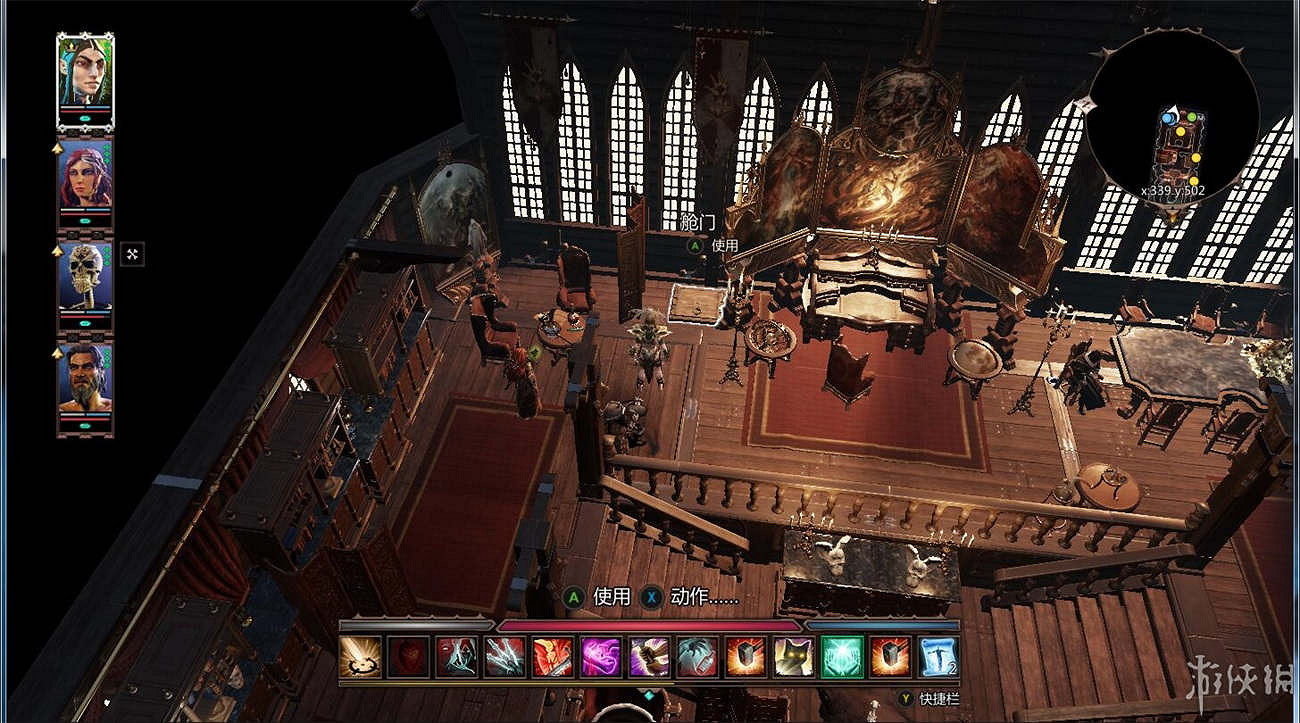Activate the spinning sword skill in hotbar
The width and height of the screenshot is (1300, 723).
(360, 657)
